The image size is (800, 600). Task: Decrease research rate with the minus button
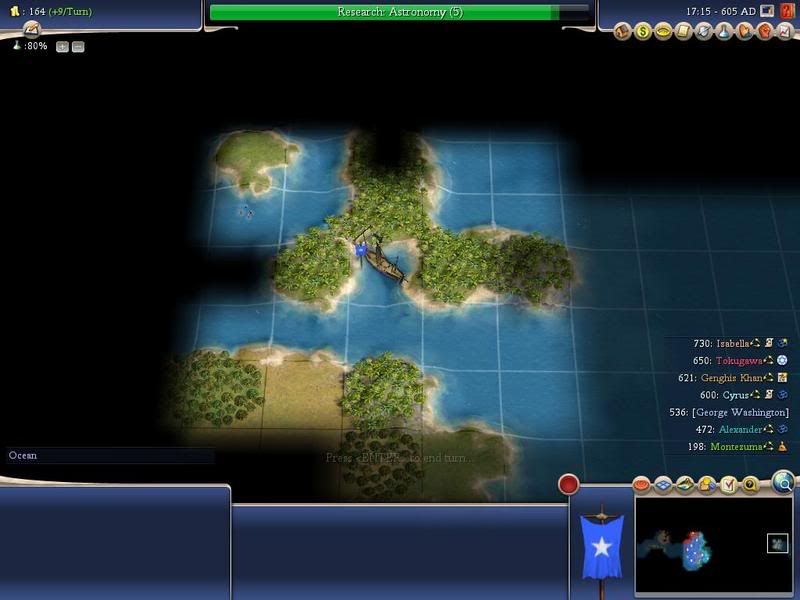click(x=78, y=47)
